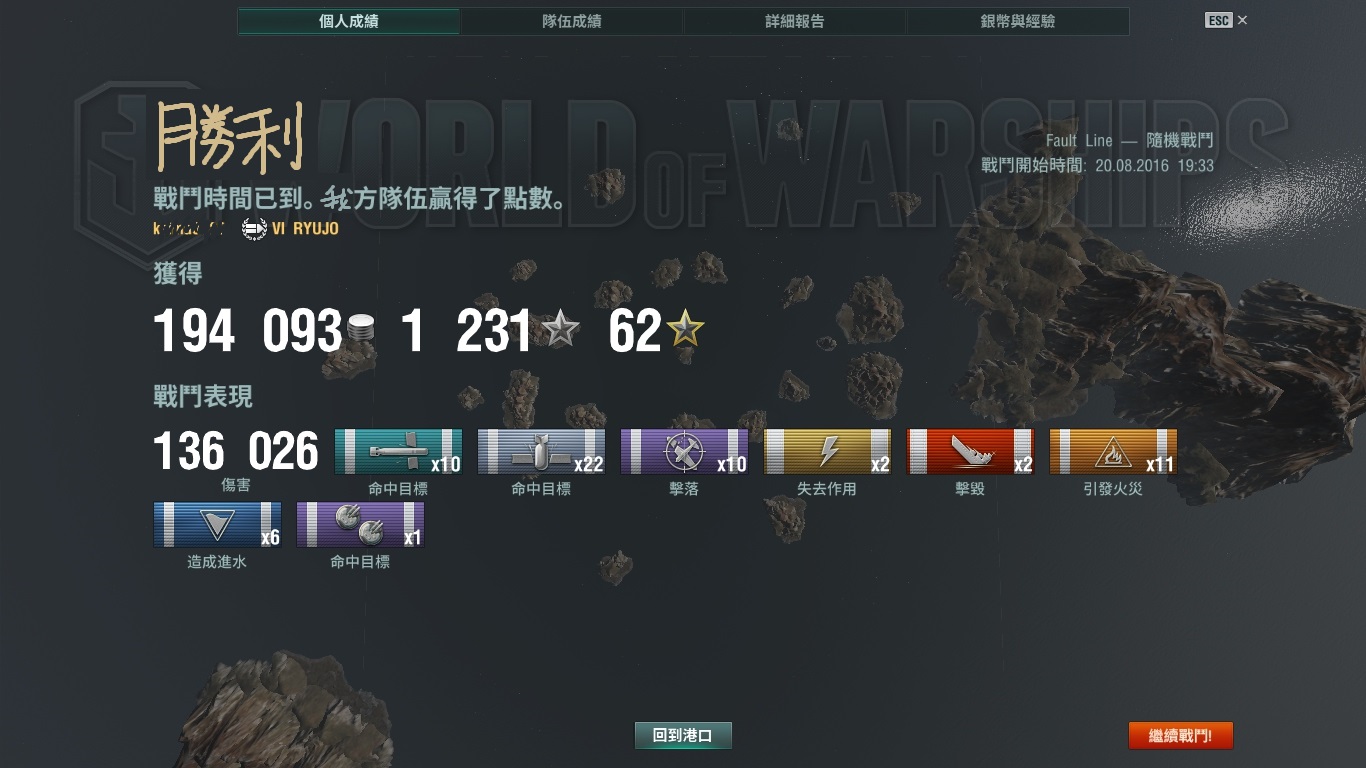Select the blue 造成進水 flooding ribbon

point(217,525)
